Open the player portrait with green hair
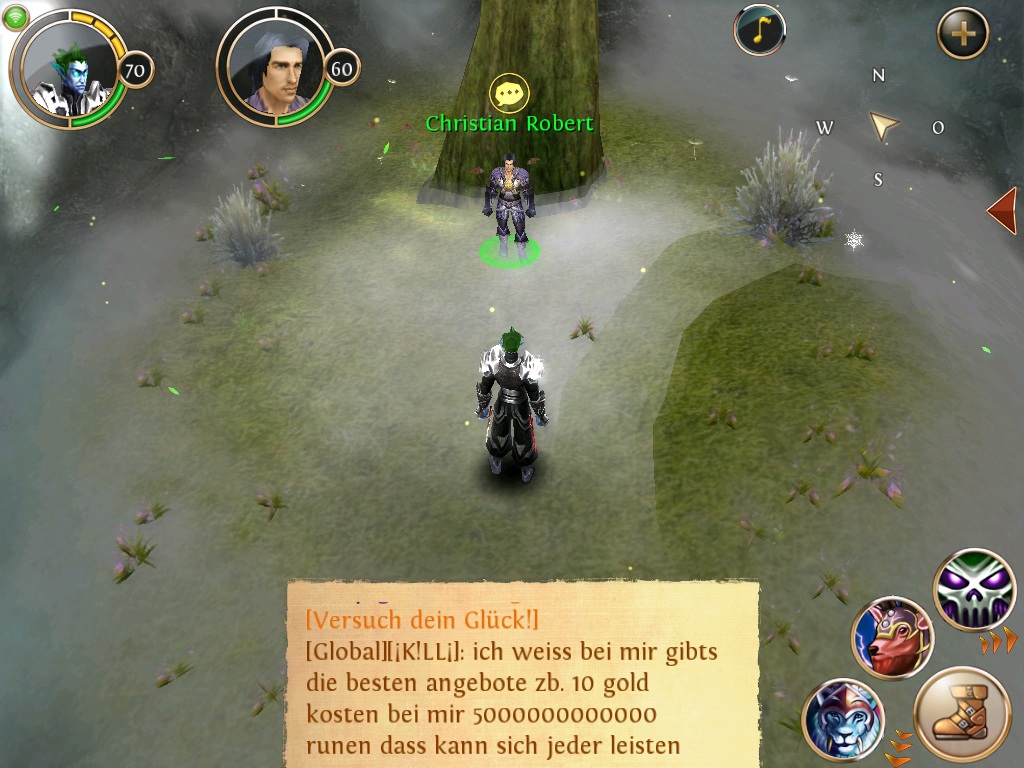The height and width of the screenshot is (768, 1024). coord(70,68)
